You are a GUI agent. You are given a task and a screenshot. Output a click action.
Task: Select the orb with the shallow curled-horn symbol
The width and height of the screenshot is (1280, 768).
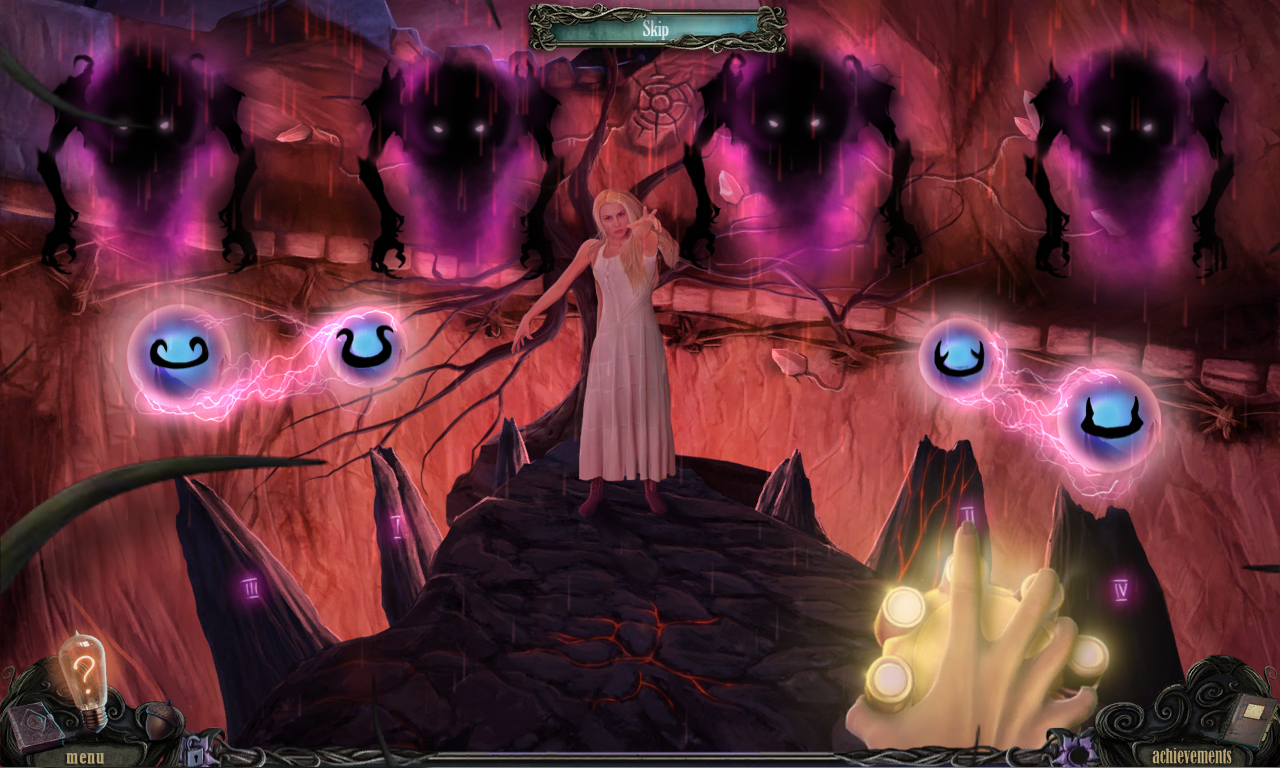[x=178, y=354]
